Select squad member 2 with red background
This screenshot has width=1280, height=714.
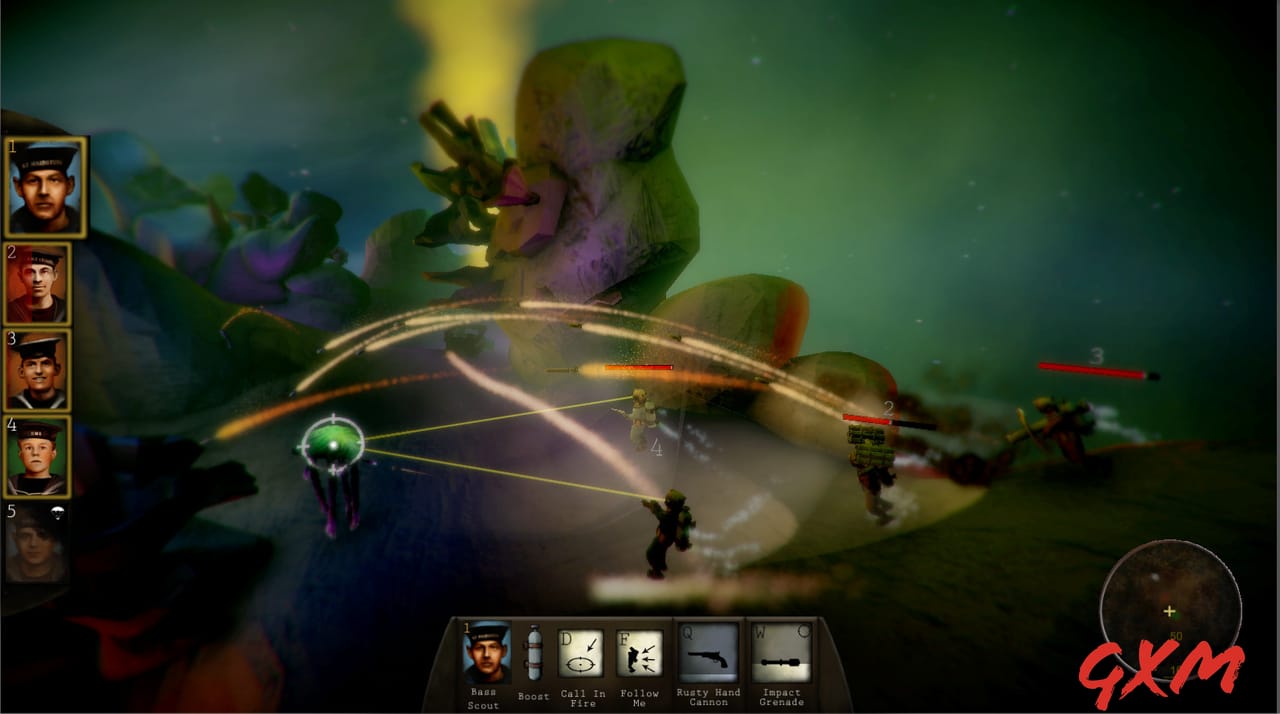click(x=37, y=284)
